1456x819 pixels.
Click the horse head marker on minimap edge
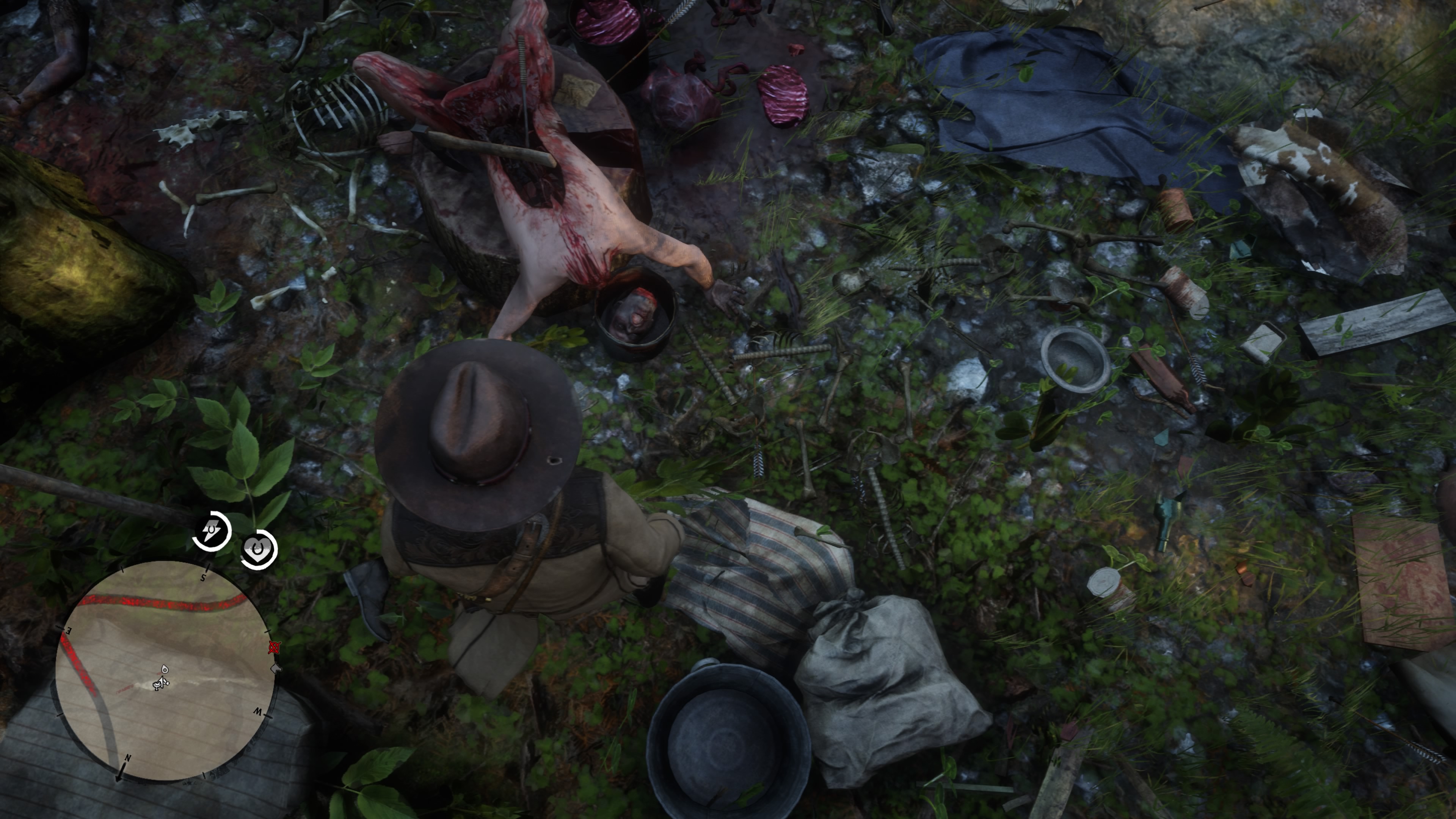pos(276,668)
